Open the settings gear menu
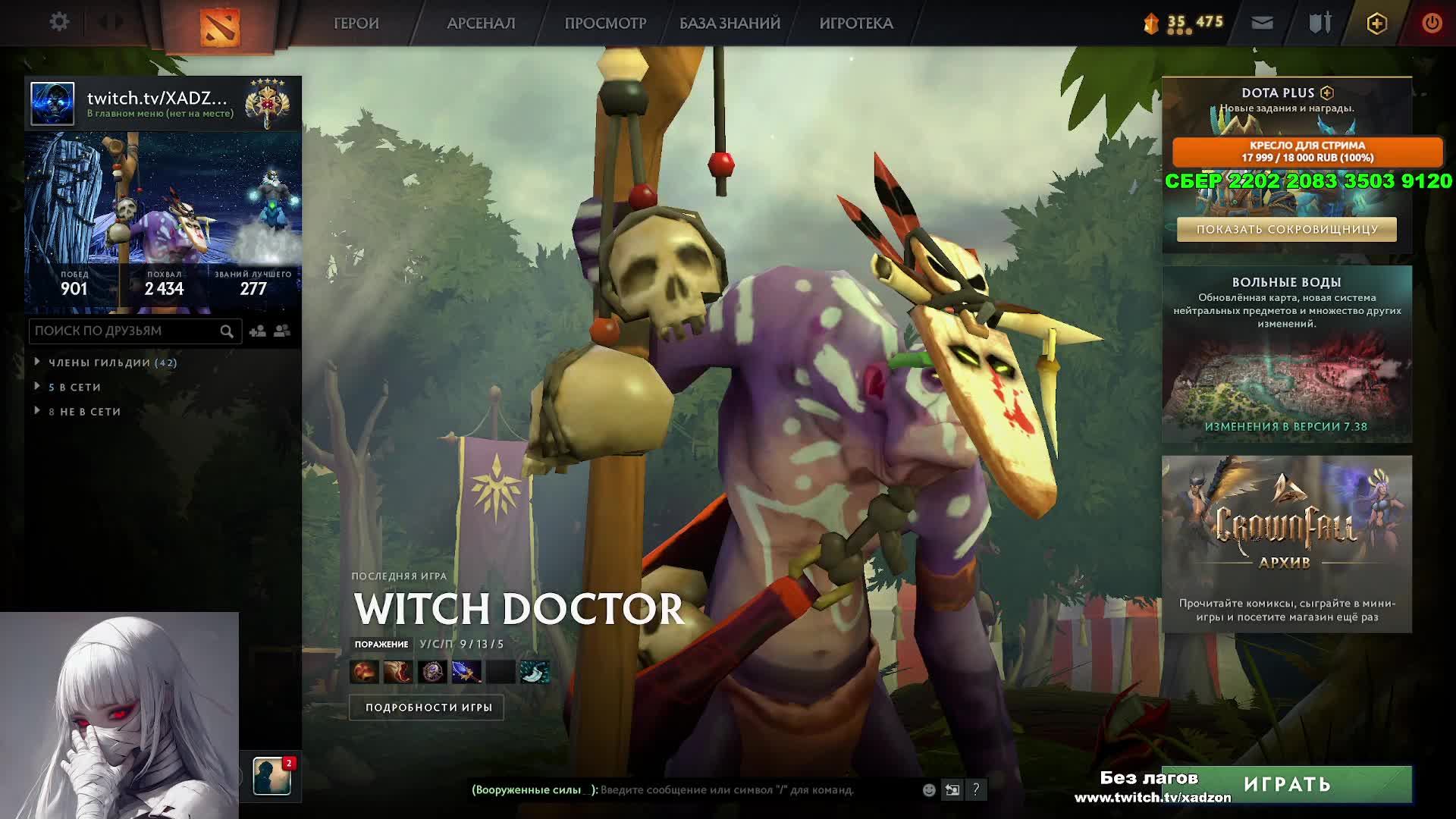 pyautogui.click(x=59, y=22)
